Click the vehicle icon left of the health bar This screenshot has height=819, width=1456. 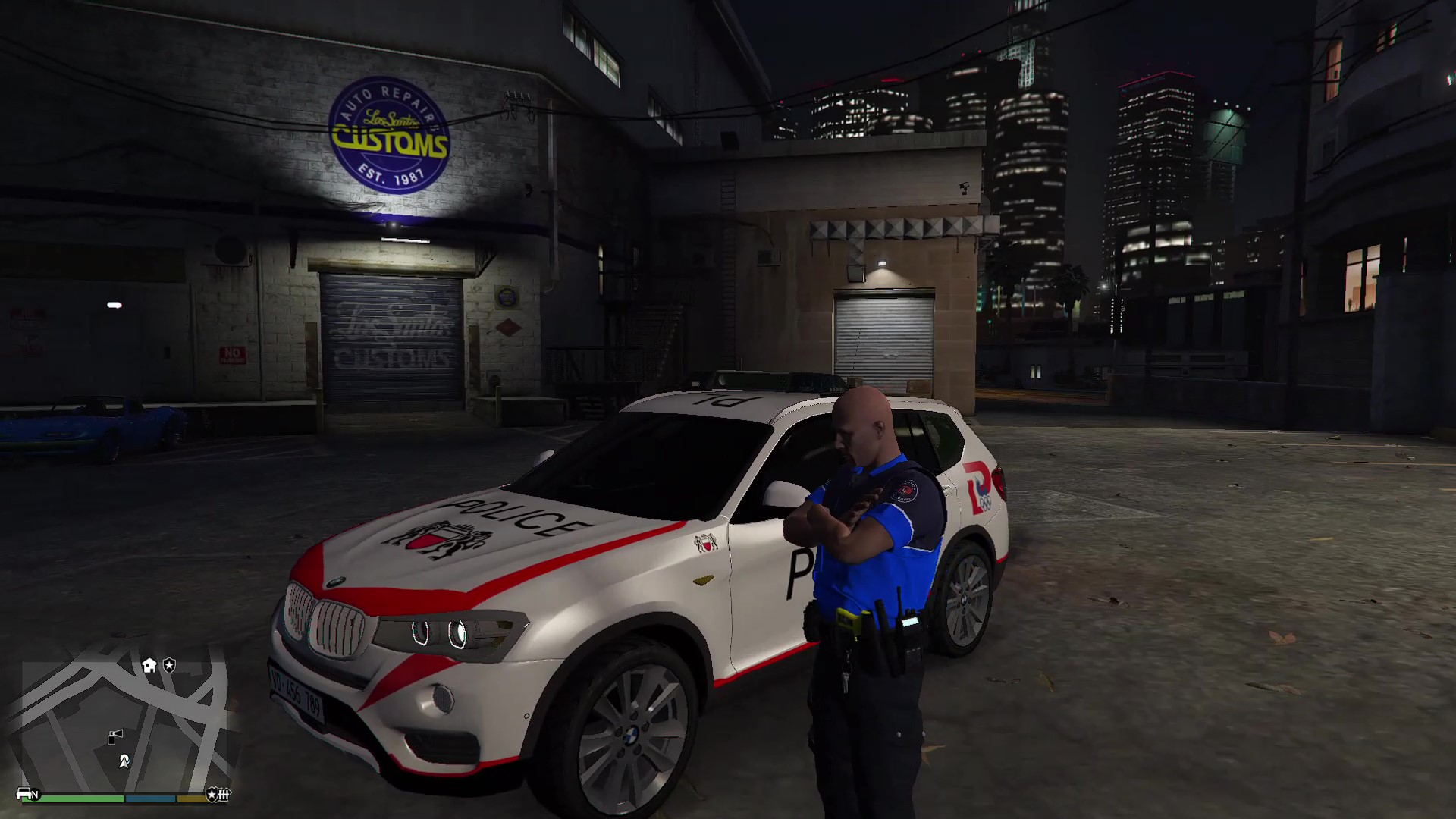click(x=23, y=794)
